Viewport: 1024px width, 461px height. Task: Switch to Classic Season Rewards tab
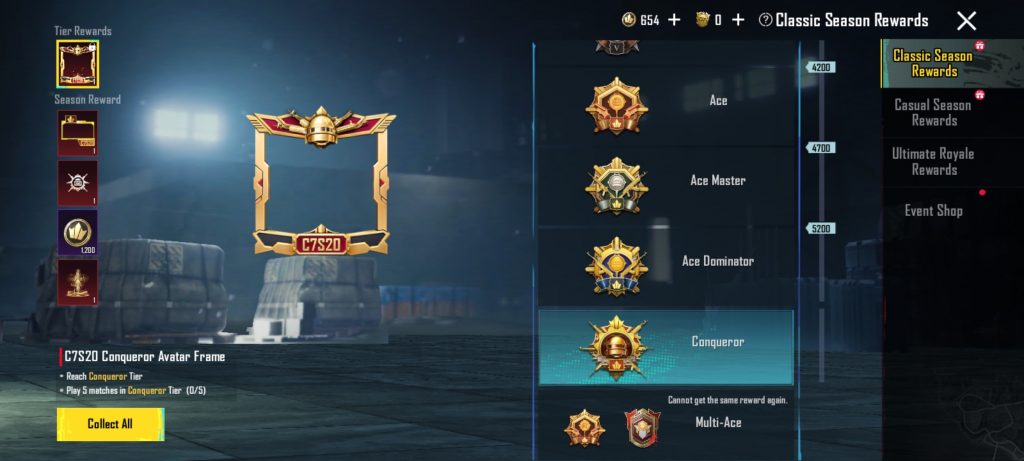(x=933, y=63)
